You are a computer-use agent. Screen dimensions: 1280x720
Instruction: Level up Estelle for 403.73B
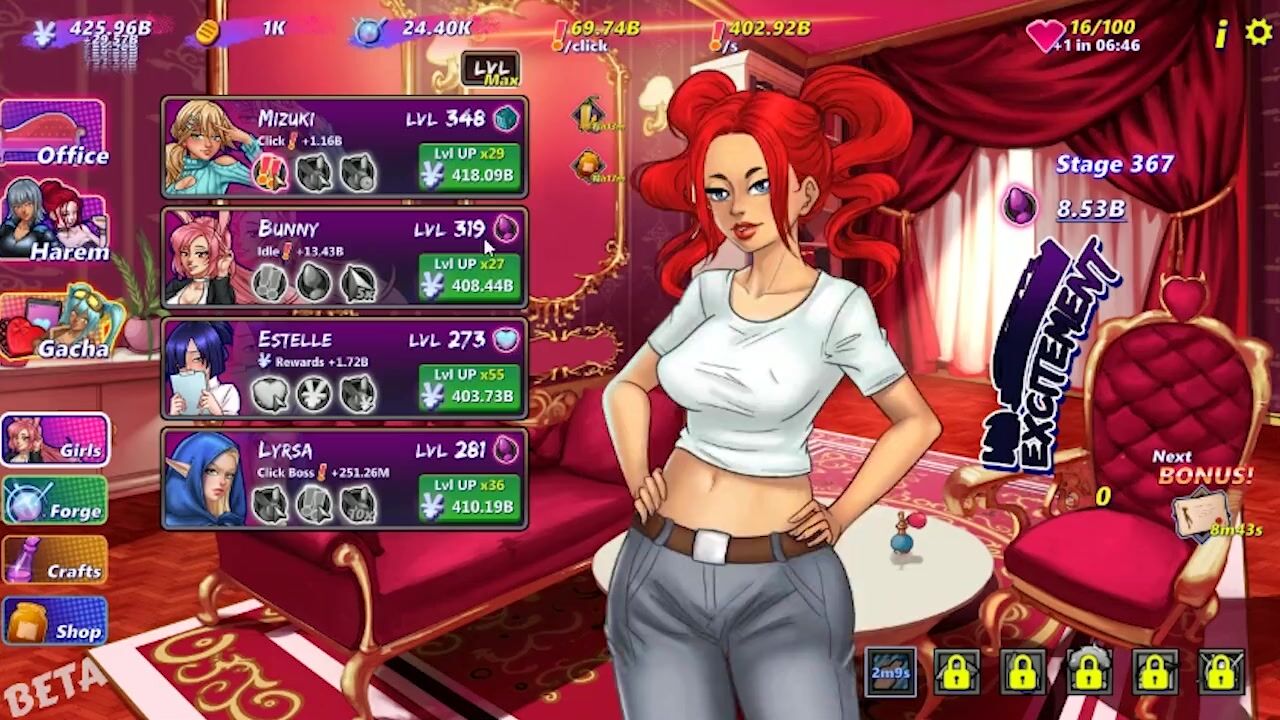(x=469, y=386)
